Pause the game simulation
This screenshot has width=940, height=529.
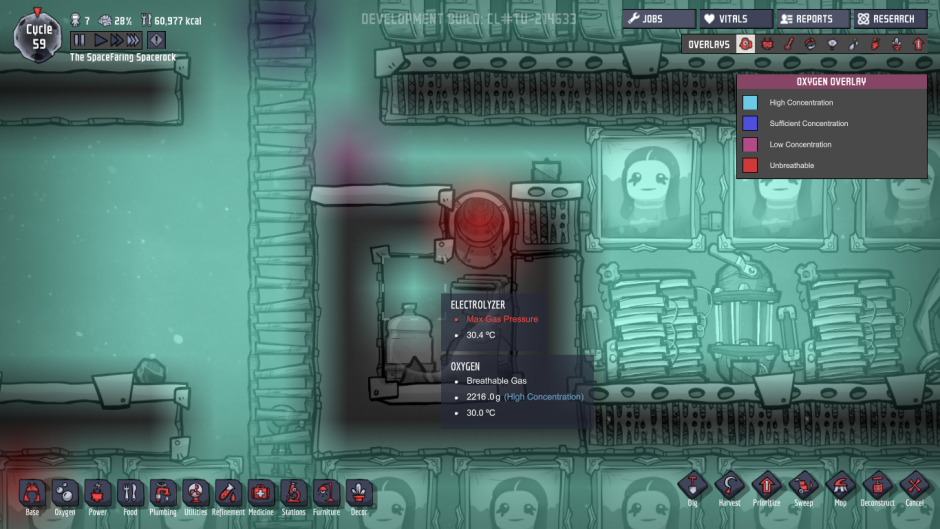click(79, 40)
